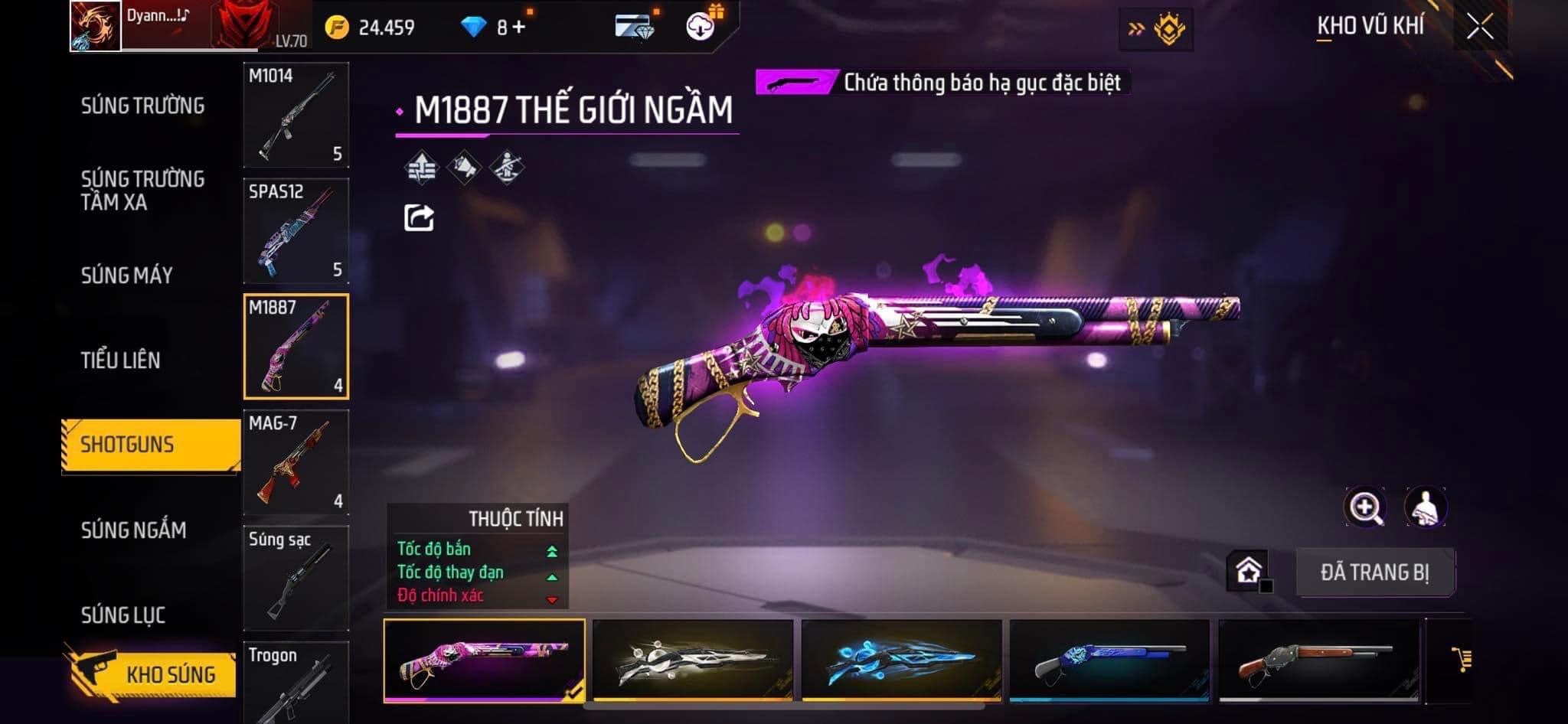This screenshot has width=1568, height=724.
Task: Add diamonds with the plus button
Action: click(x=519, y=28)
